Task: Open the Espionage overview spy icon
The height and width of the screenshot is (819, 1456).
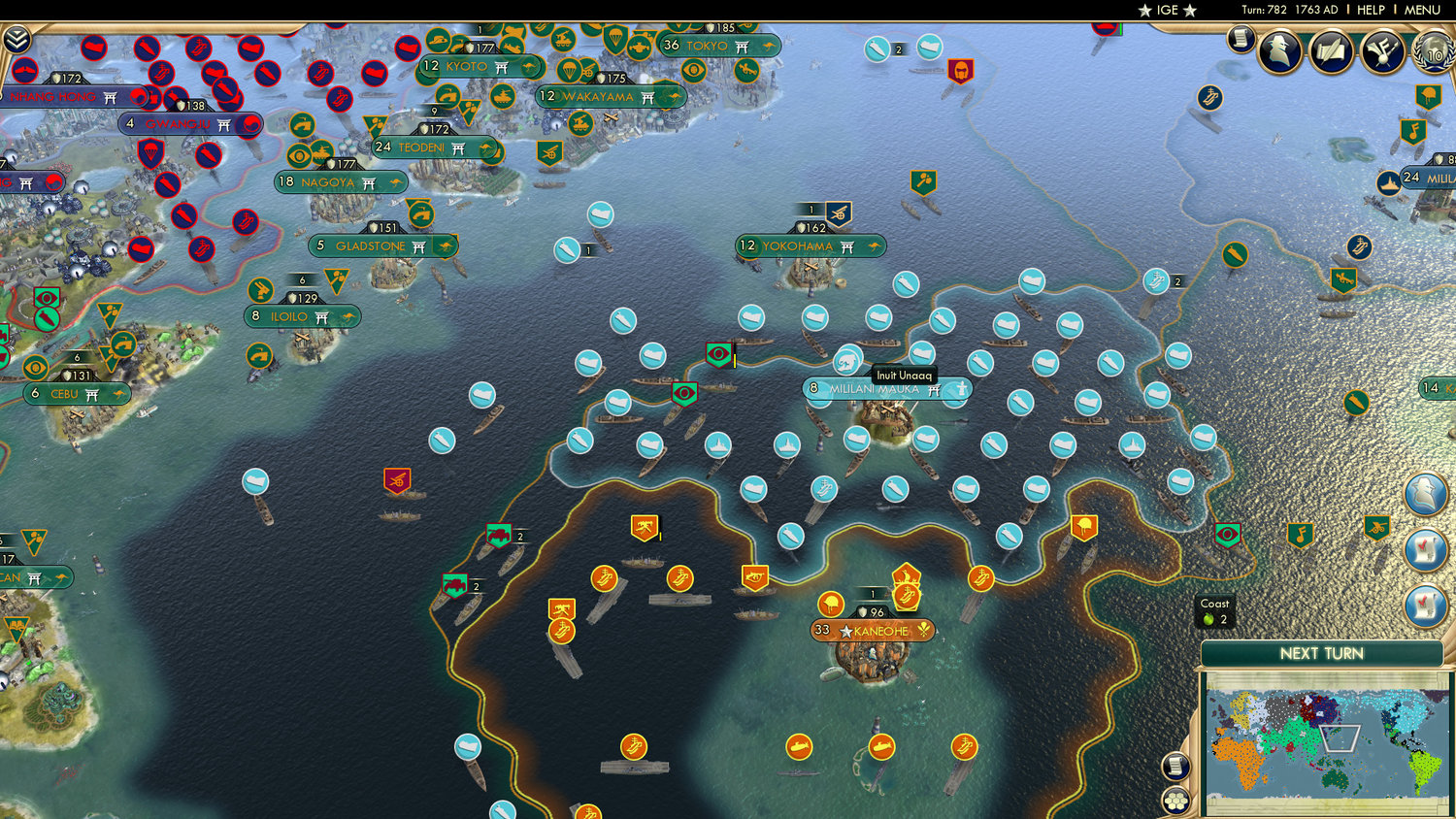Action: click(1279, 50)
